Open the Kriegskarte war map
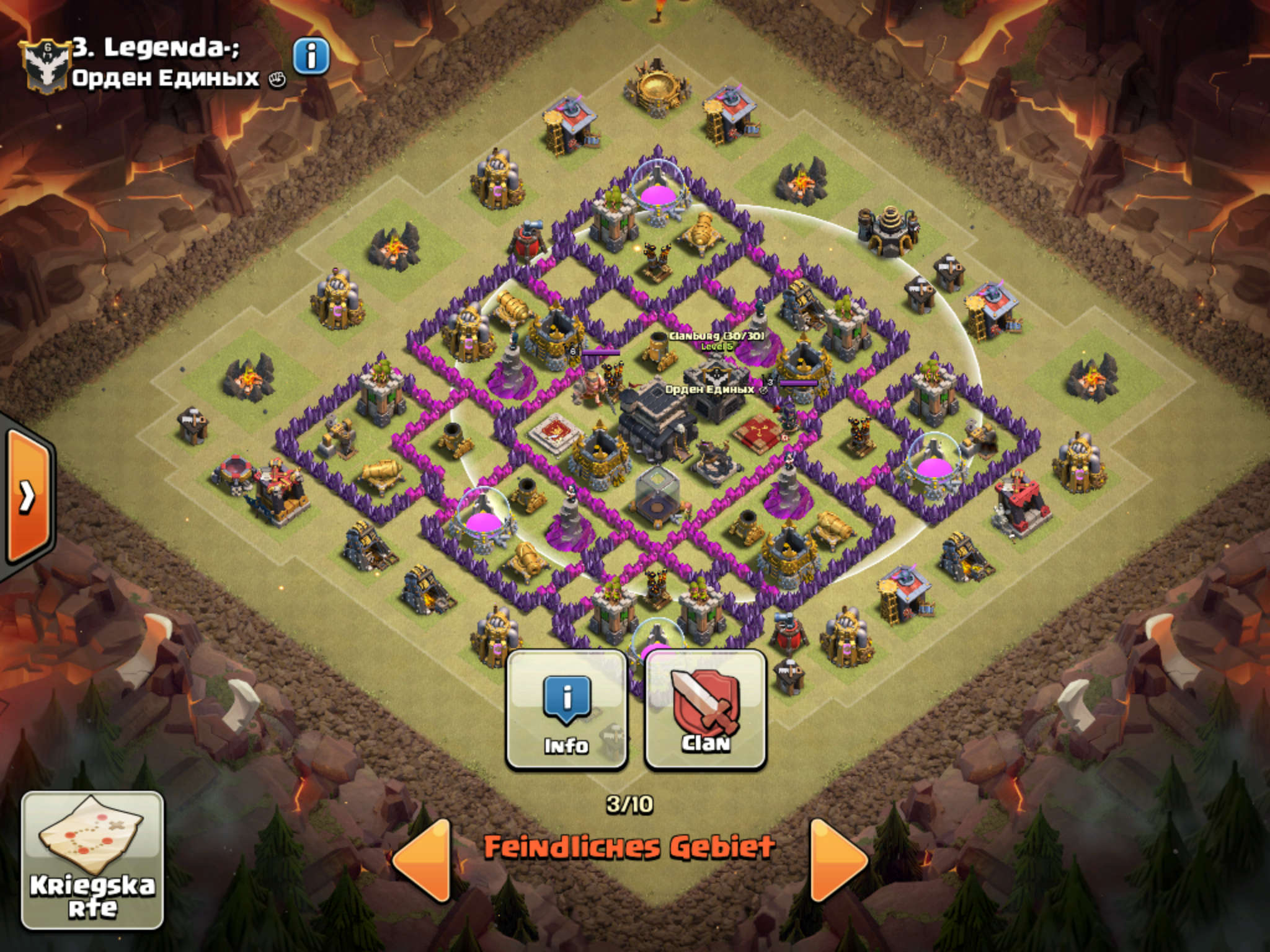Viewport: 1270px width, 952px height. click(x=93, y=860)
